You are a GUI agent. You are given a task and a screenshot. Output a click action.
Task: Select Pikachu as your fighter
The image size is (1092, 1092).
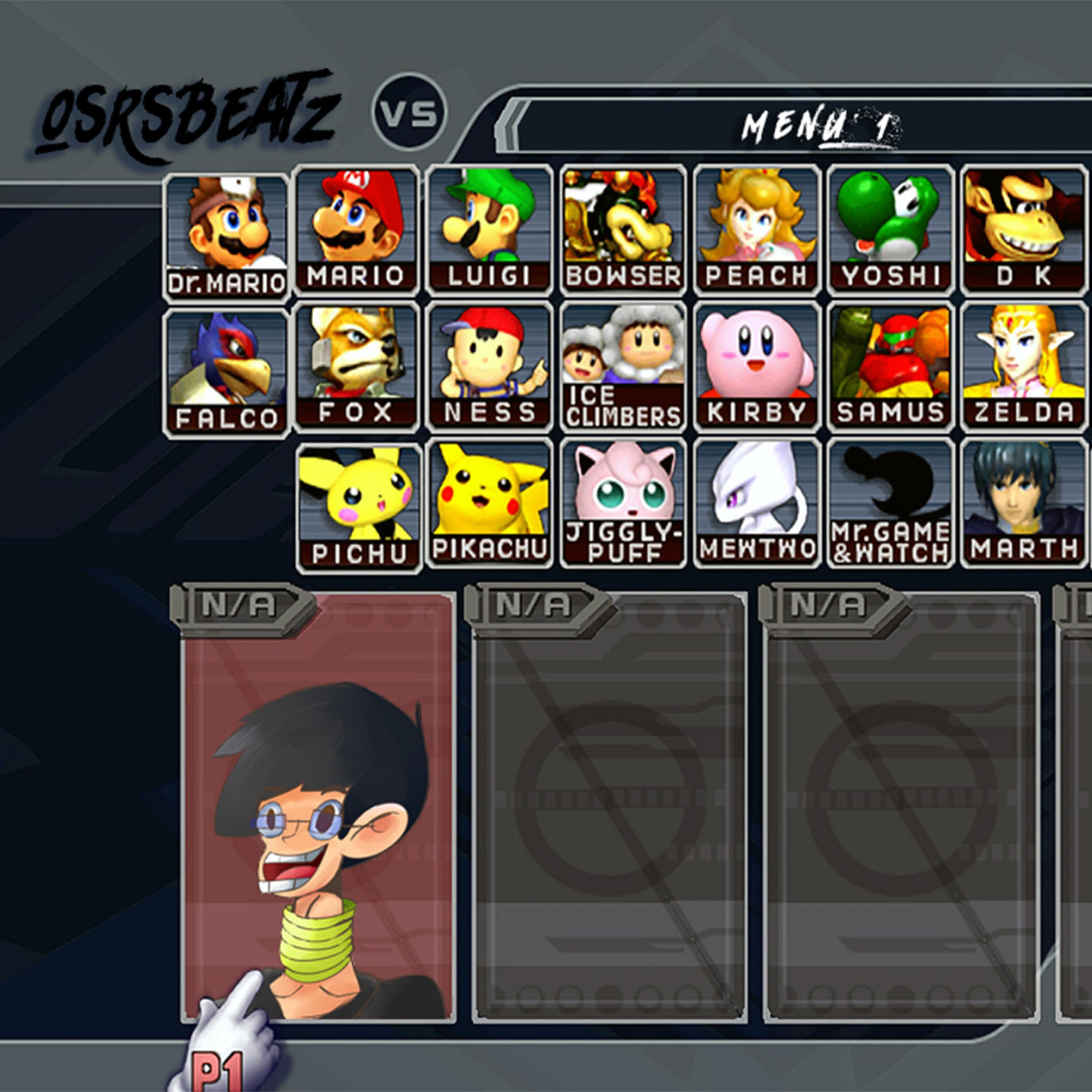pyautogui.click(x=490, y=503)
